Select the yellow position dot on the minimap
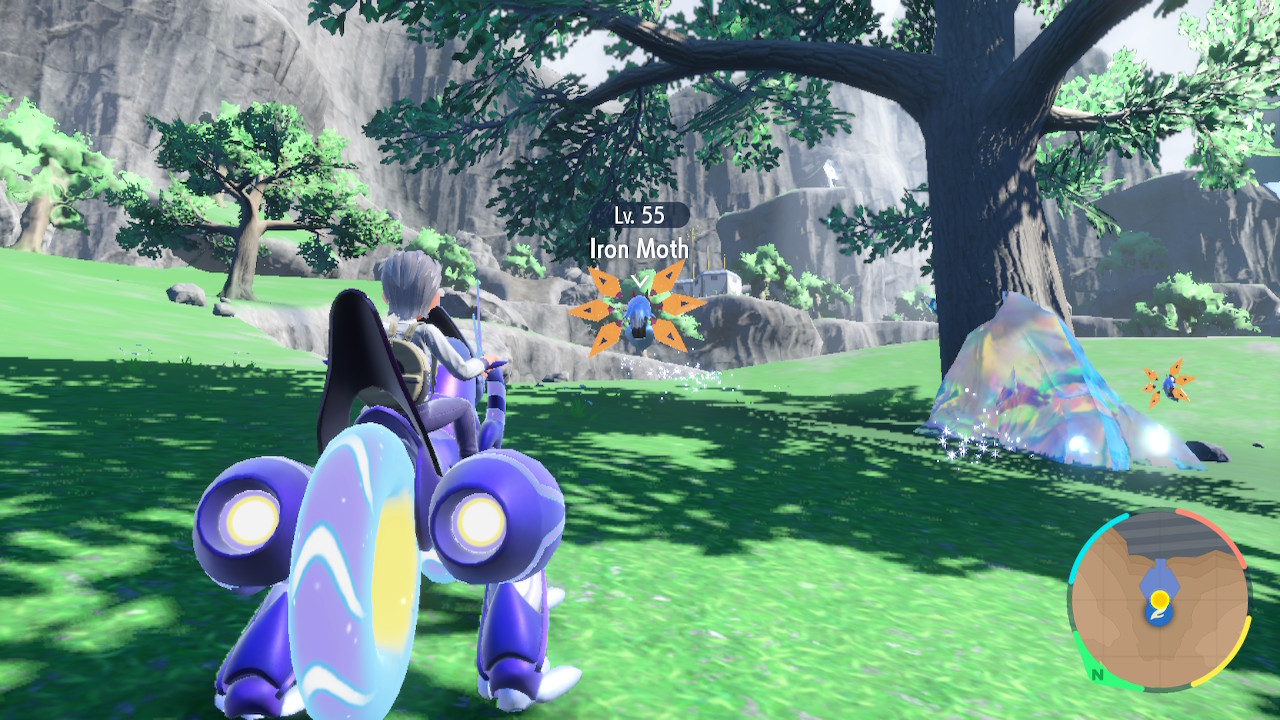The image size is (1280, 720). 1158,598
